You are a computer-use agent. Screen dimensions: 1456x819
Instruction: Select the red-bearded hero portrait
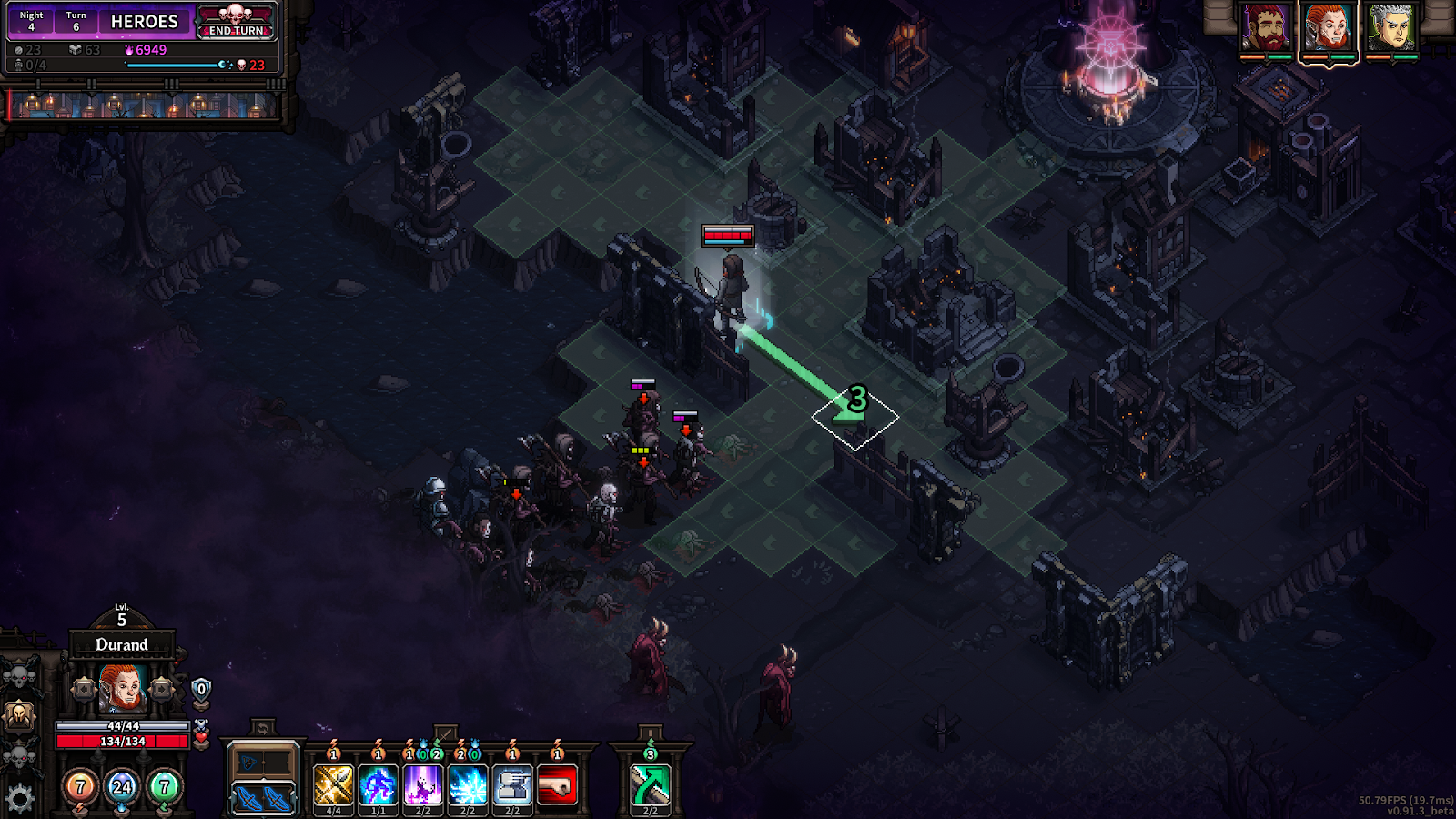click(x=1266, y=28)
